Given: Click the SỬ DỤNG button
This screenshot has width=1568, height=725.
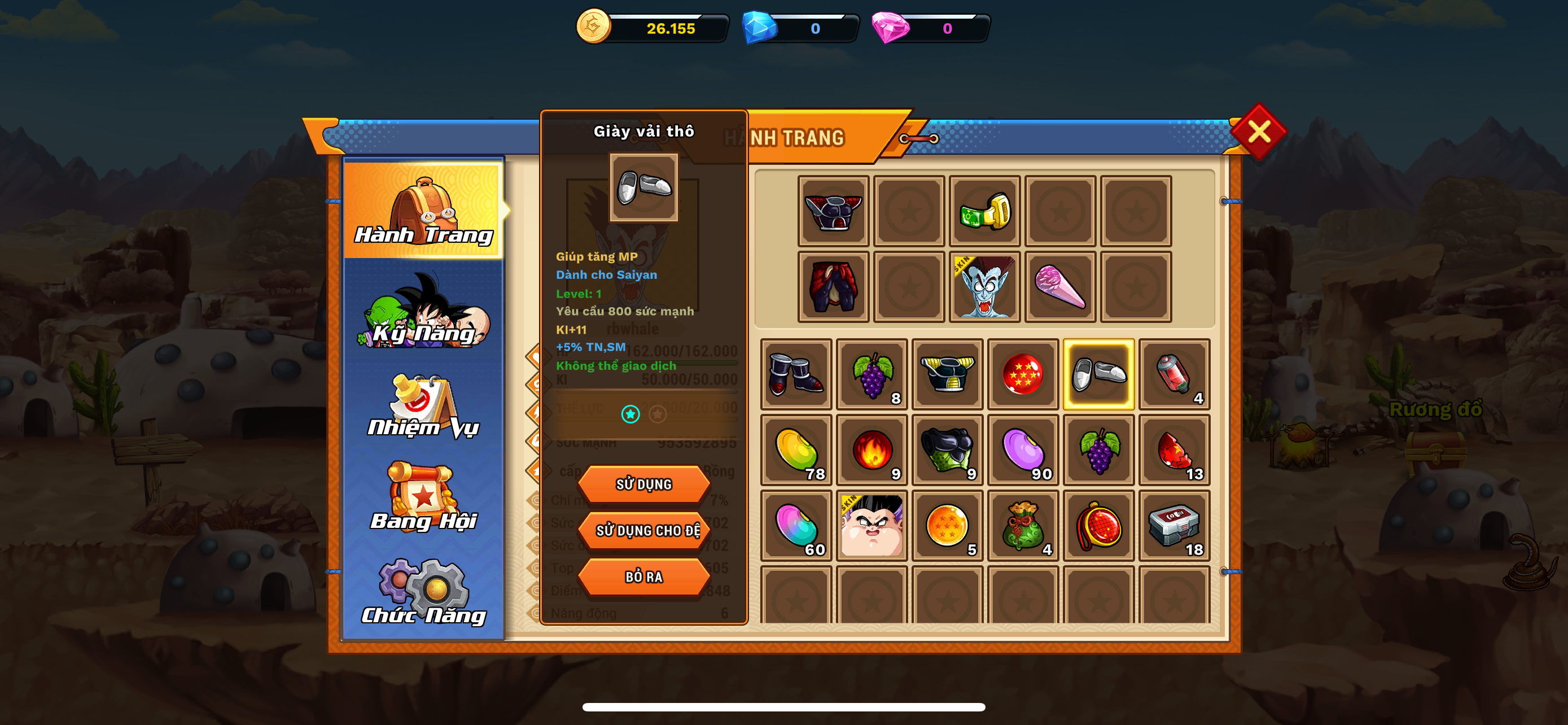Looking at the screenshot, I should point(643,484).
